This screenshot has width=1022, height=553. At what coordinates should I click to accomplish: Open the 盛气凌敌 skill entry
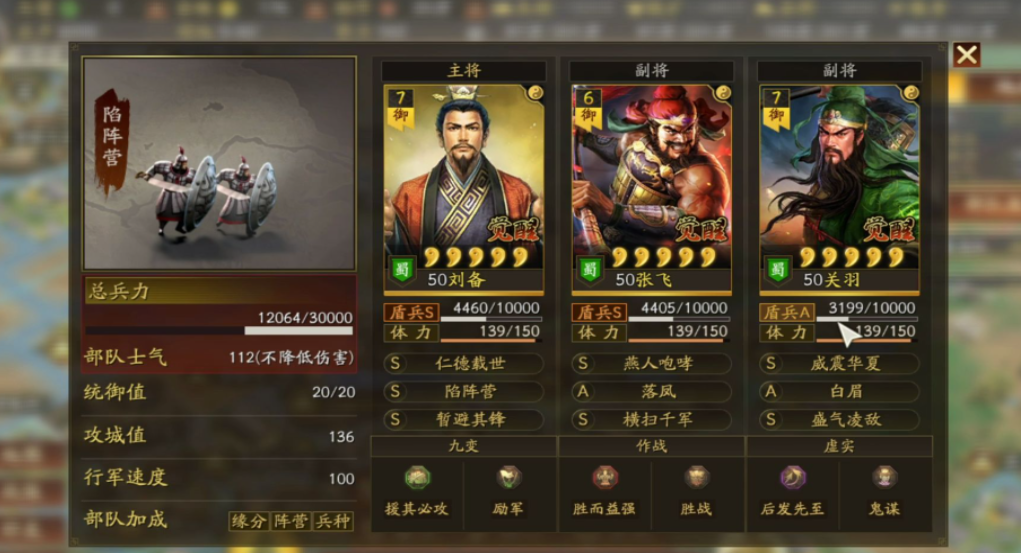pos(840,420)
